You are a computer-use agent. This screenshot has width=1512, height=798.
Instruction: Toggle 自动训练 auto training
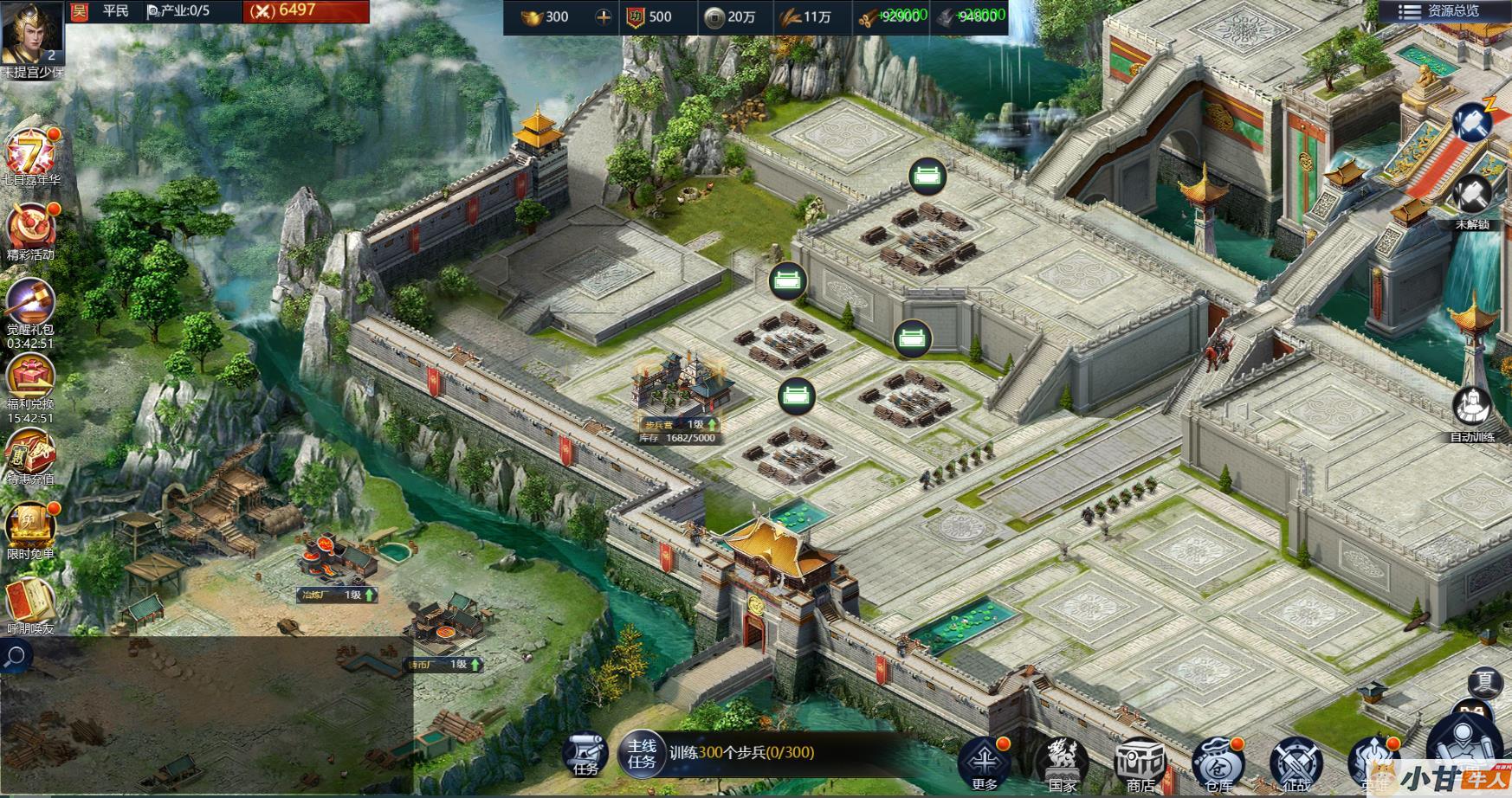point(1471,409)
